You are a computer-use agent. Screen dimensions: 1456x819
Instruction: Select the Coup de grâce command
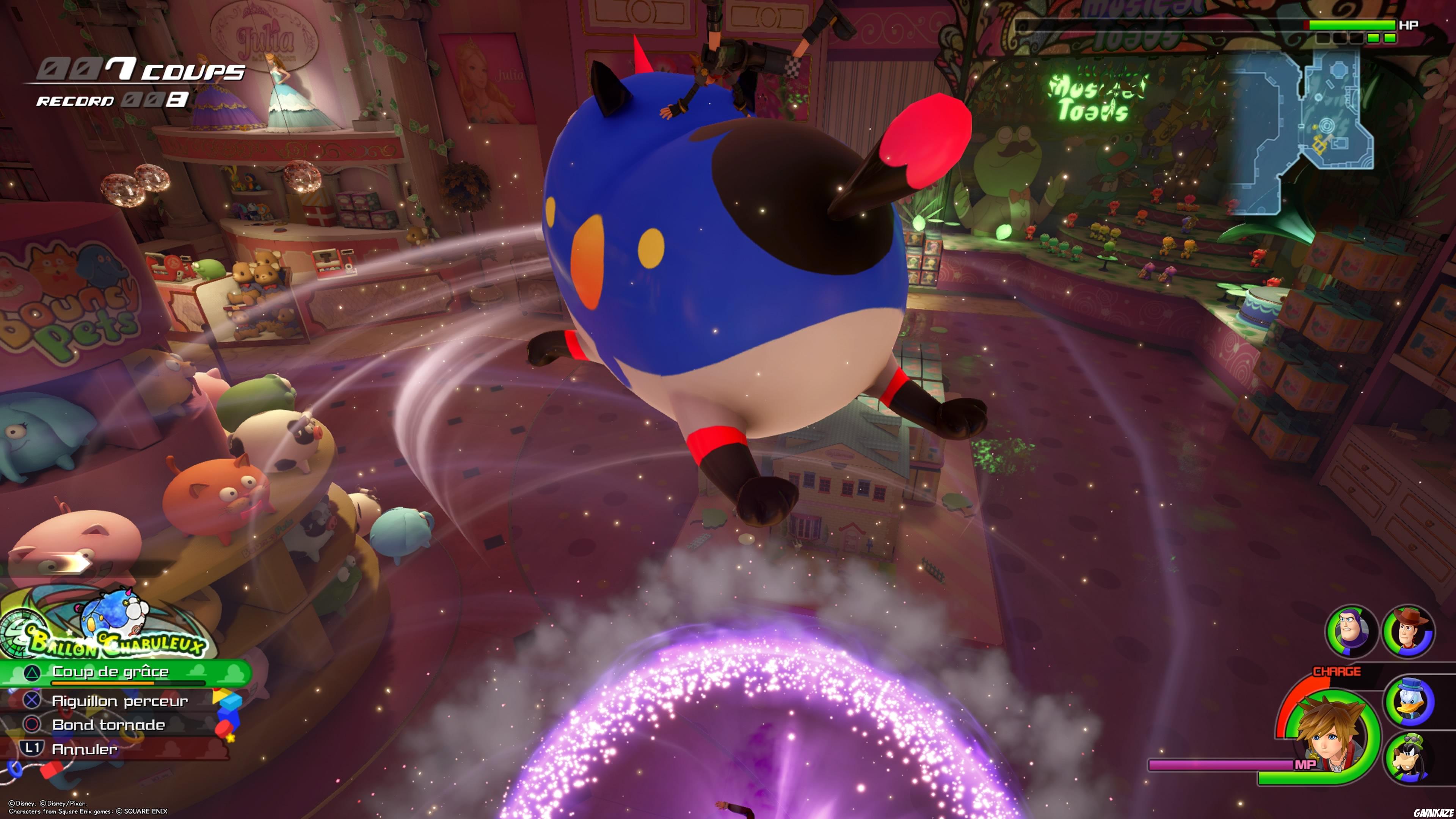point(110,672)
